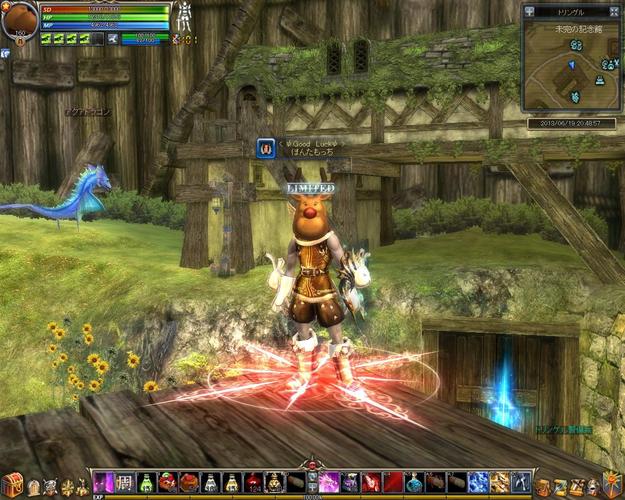The width and height of the screenshot is (625, 500).
Task: Use the green potion in the hotbar
Action: coord(147,482)
